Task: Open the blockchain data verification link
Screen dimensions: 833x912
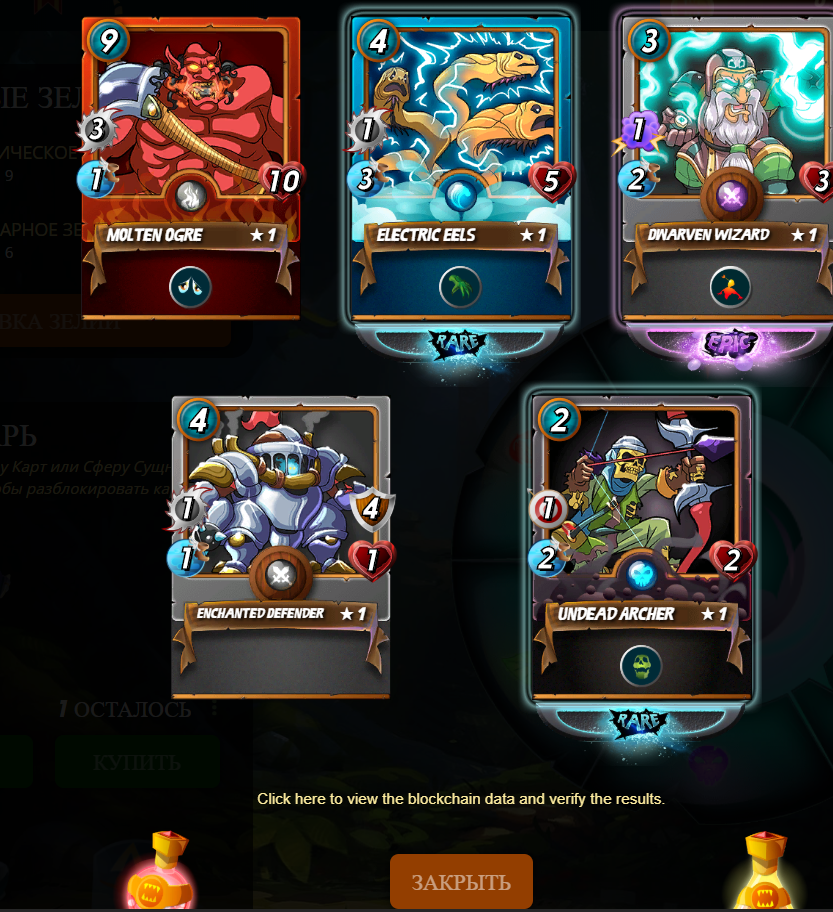Action: (461, 799)
